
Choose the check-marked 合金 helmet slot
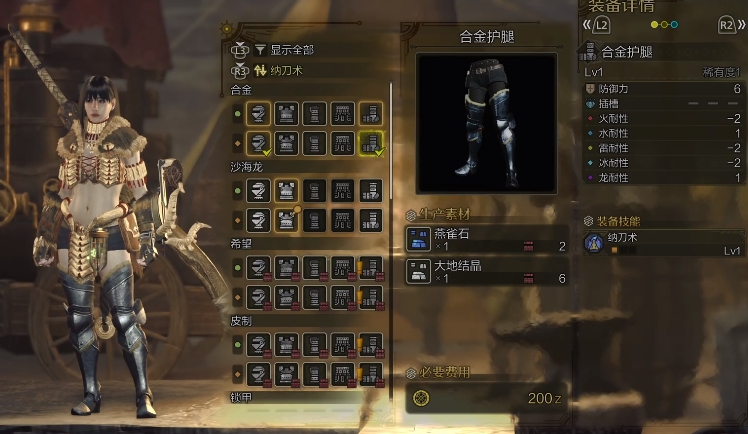pyautogui.click(x=259, y=143)
